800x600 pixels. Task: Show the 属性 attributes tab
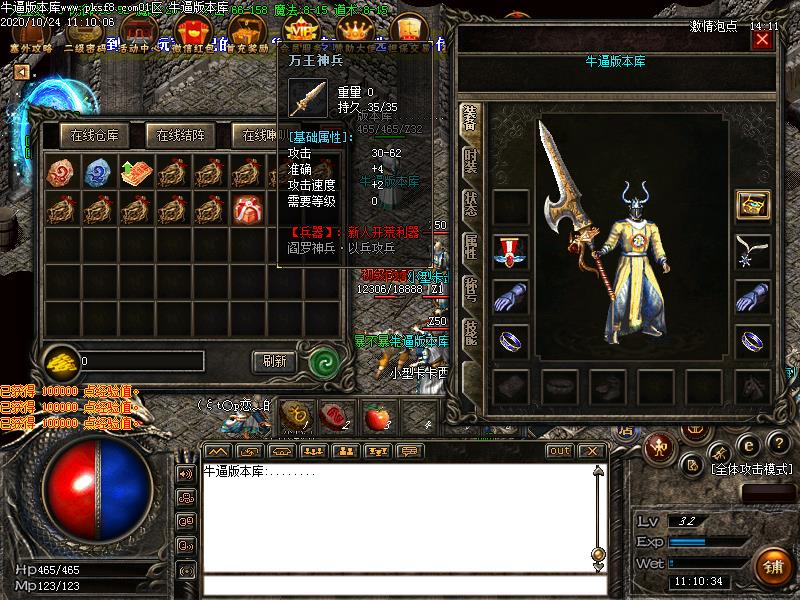[x=470, y=247]
